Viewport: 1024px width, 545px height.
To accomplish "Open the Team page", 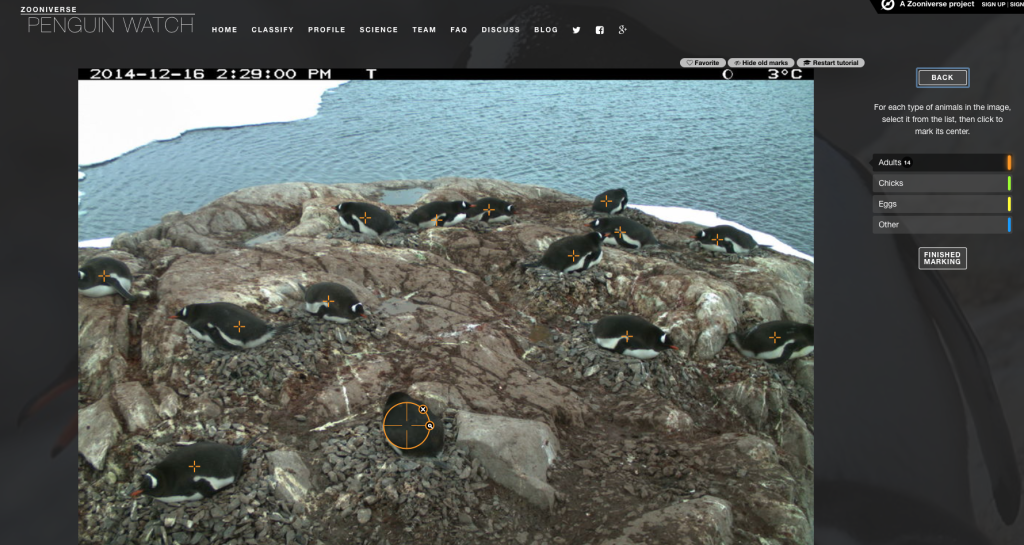I will (x=424, y=30).
